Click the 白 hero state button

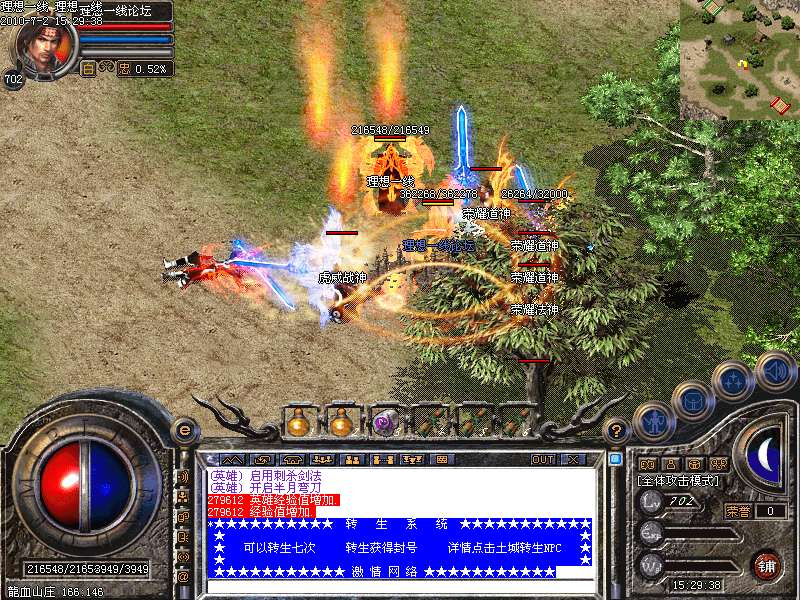[x=88, y=69]
